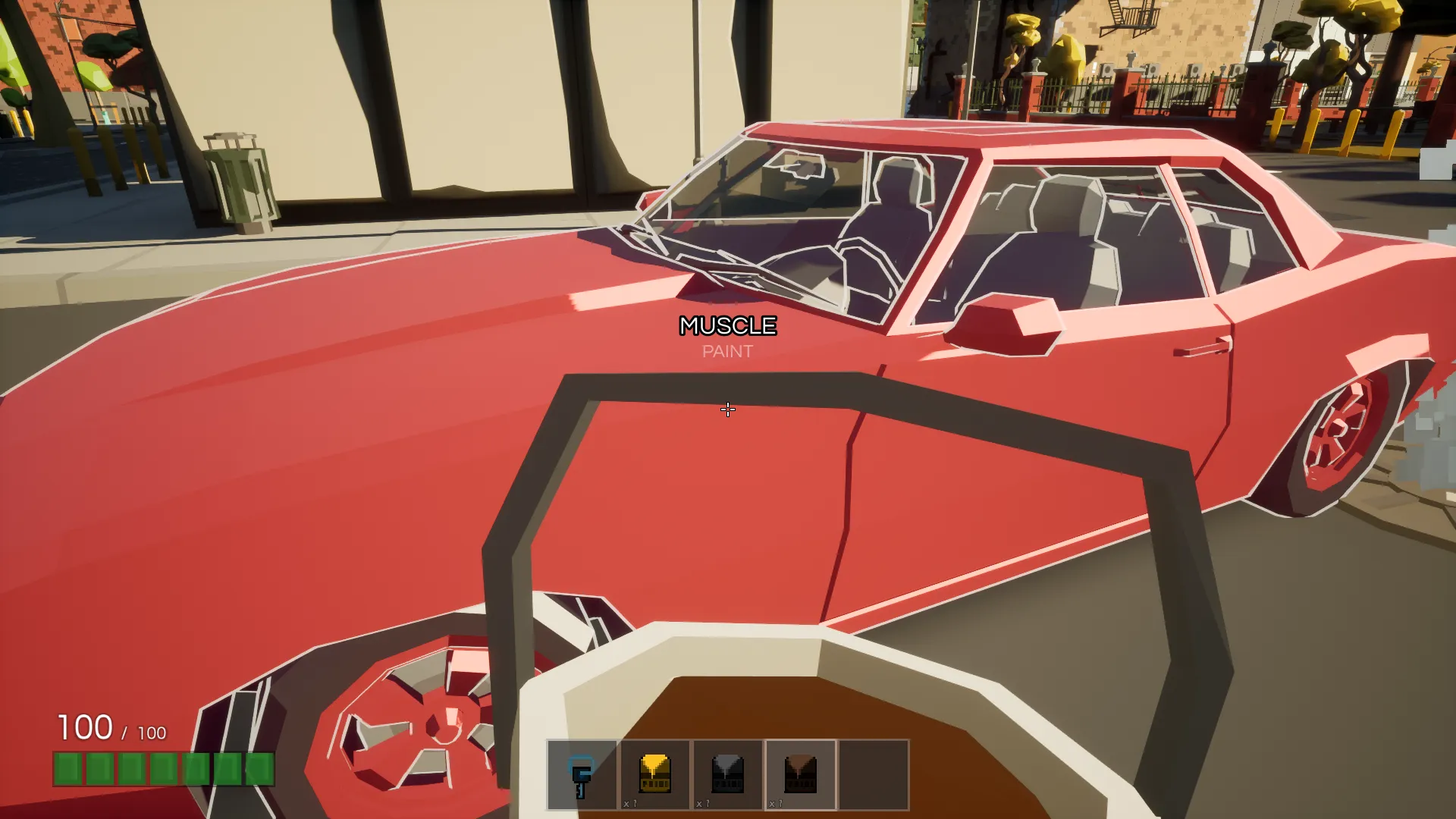Click the MUSCLE vehicle label
The width and height of the screenshot is (1456, 819).
(727, 325)
